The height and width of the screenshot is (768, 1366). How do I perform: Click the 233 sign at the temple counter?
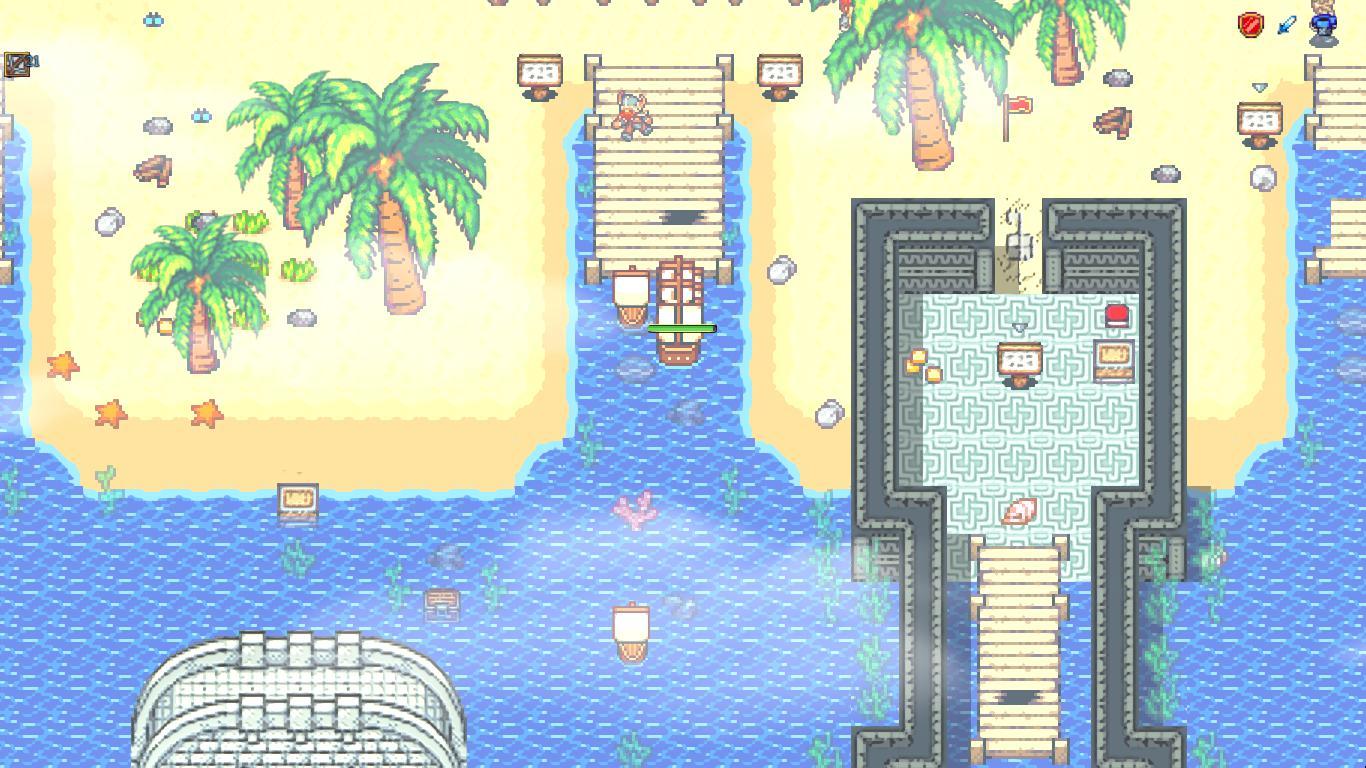pos(1019,358)
